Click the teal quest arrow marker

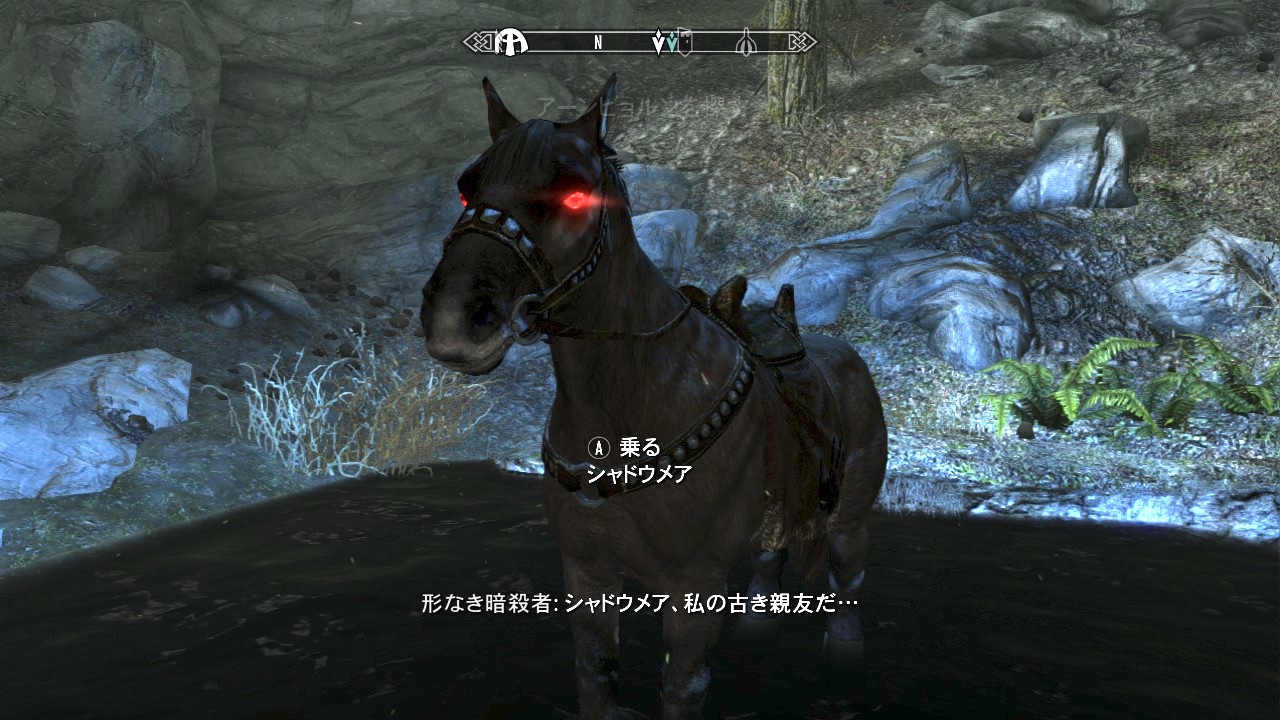coord(672,44)
